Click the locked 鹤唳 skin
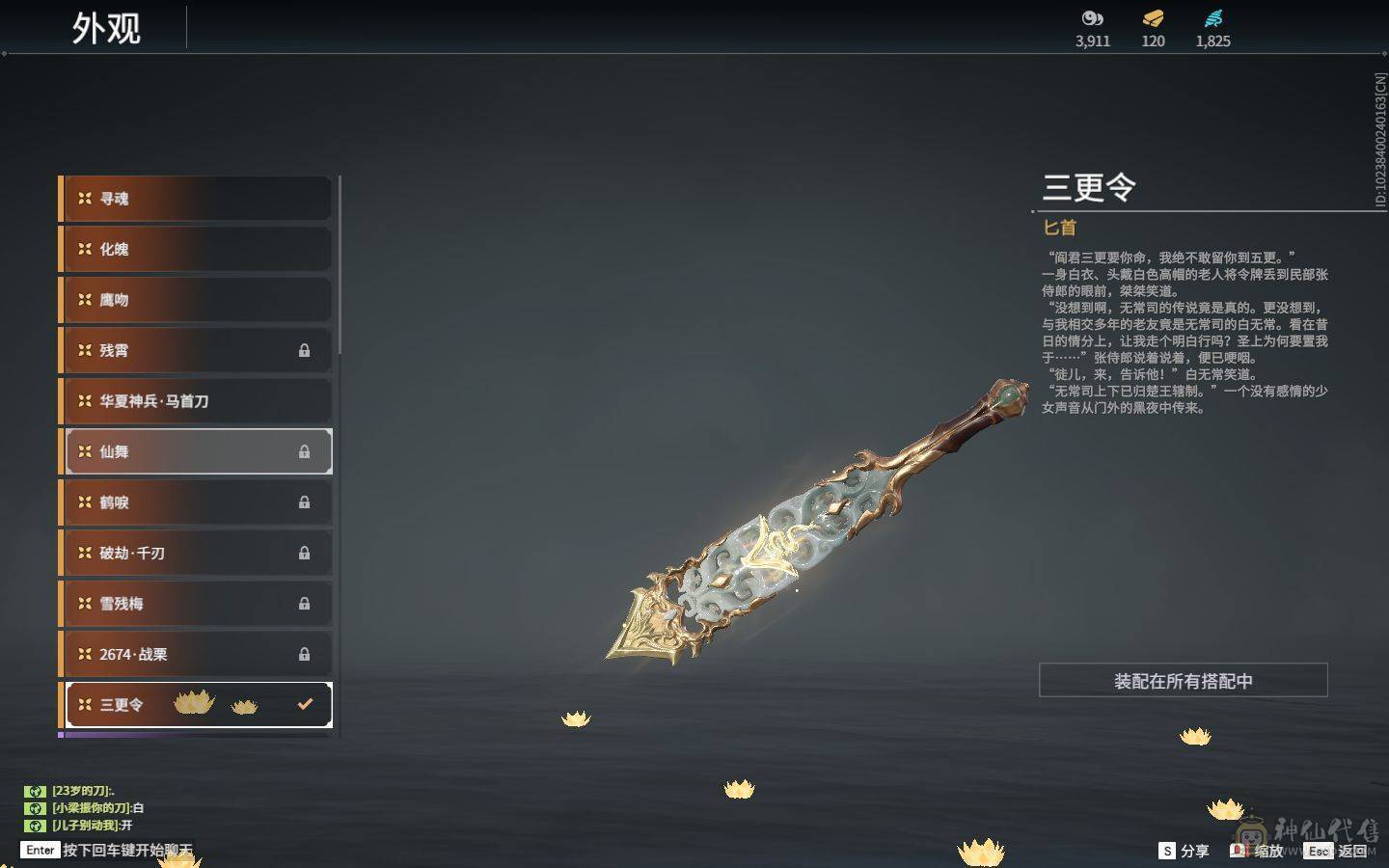Viewport: 1389px width, 868px height. [197, 502]
